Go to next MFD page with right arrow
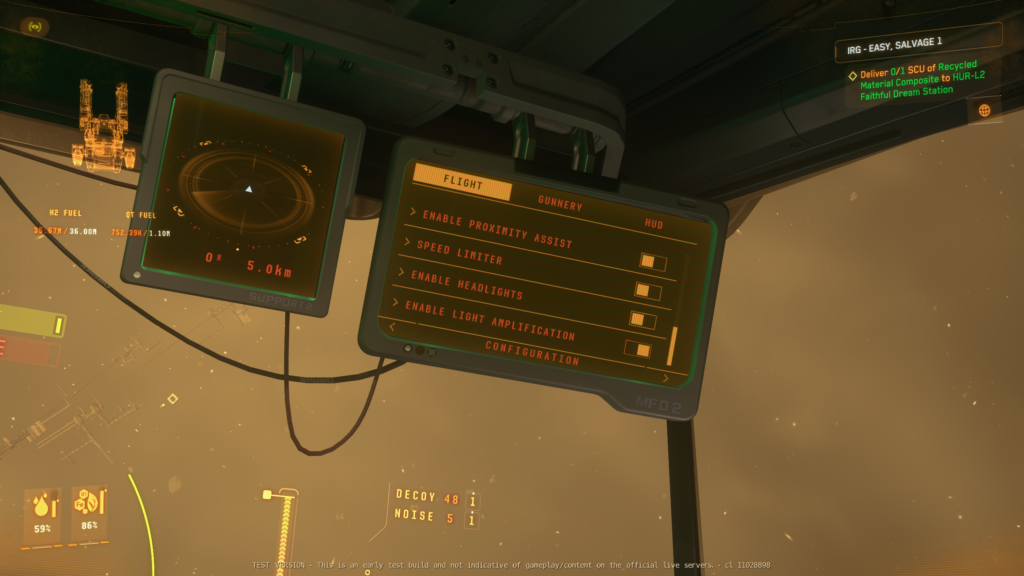Screen dimensions: 1024x576 point(666,378)
